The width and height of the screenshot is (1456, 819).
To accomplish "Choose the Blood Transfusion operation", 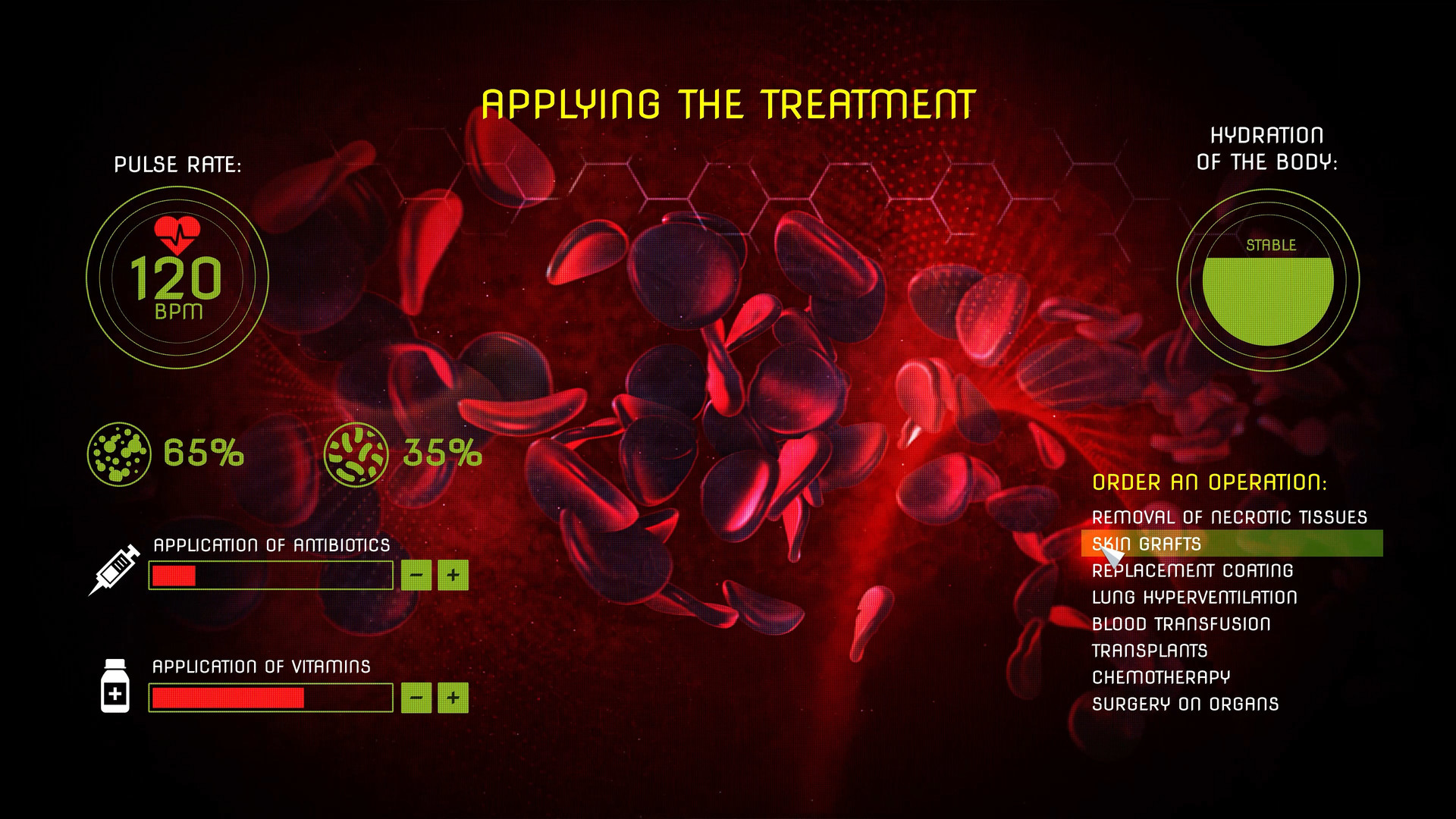I will coord(1181,623).
